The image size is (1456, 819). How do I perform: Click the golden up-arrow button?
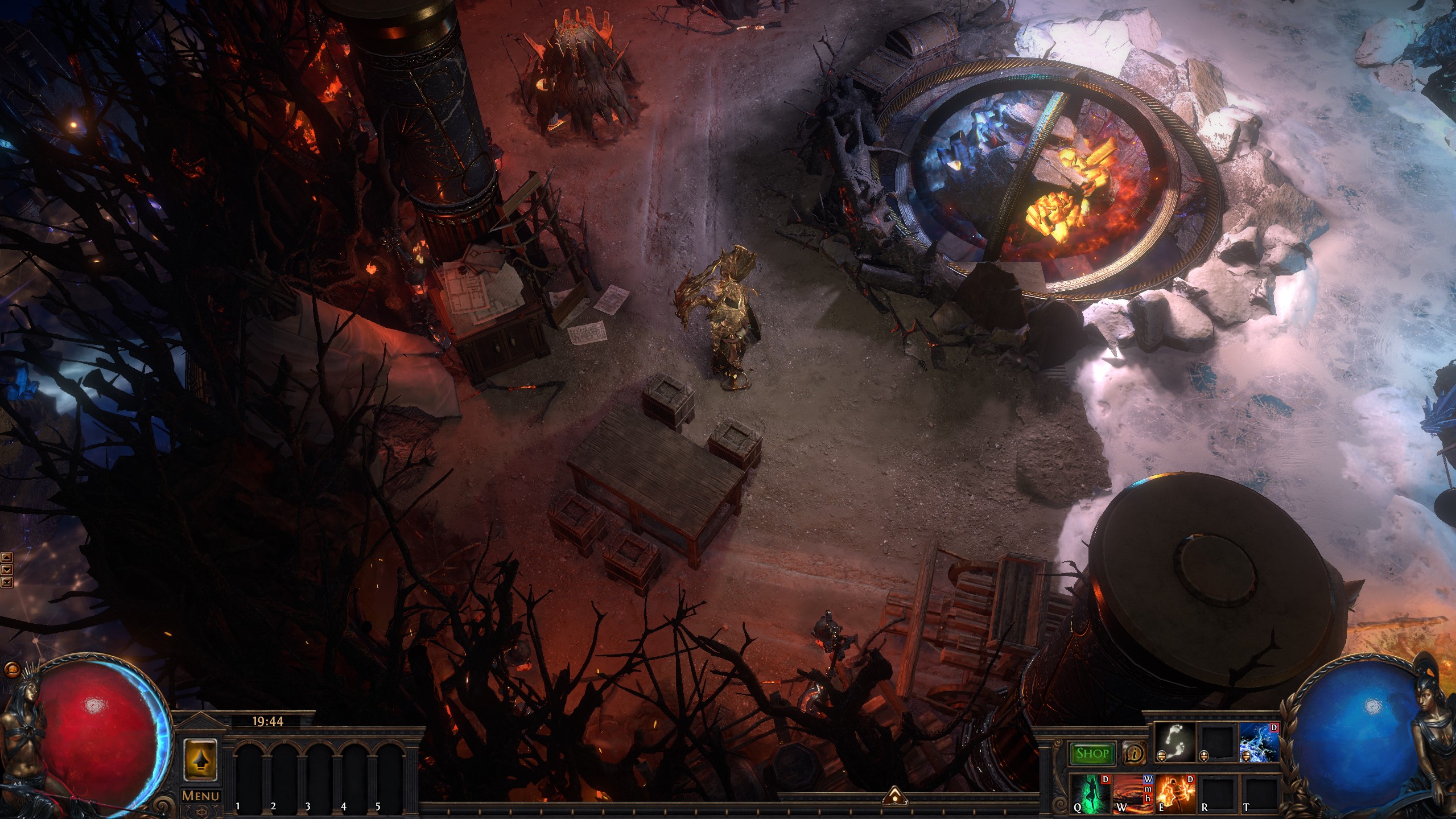click(200, 760)
